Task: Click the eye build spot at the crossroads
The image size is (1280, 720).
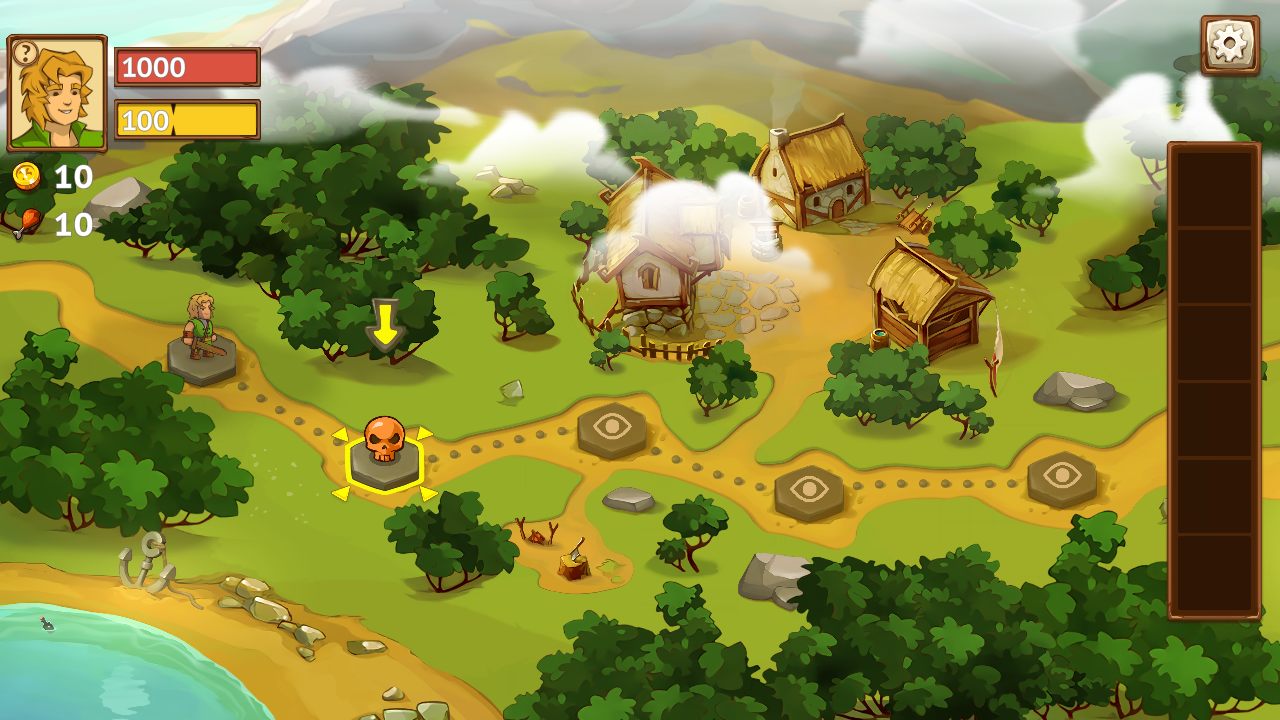Action: click(612, 430)
